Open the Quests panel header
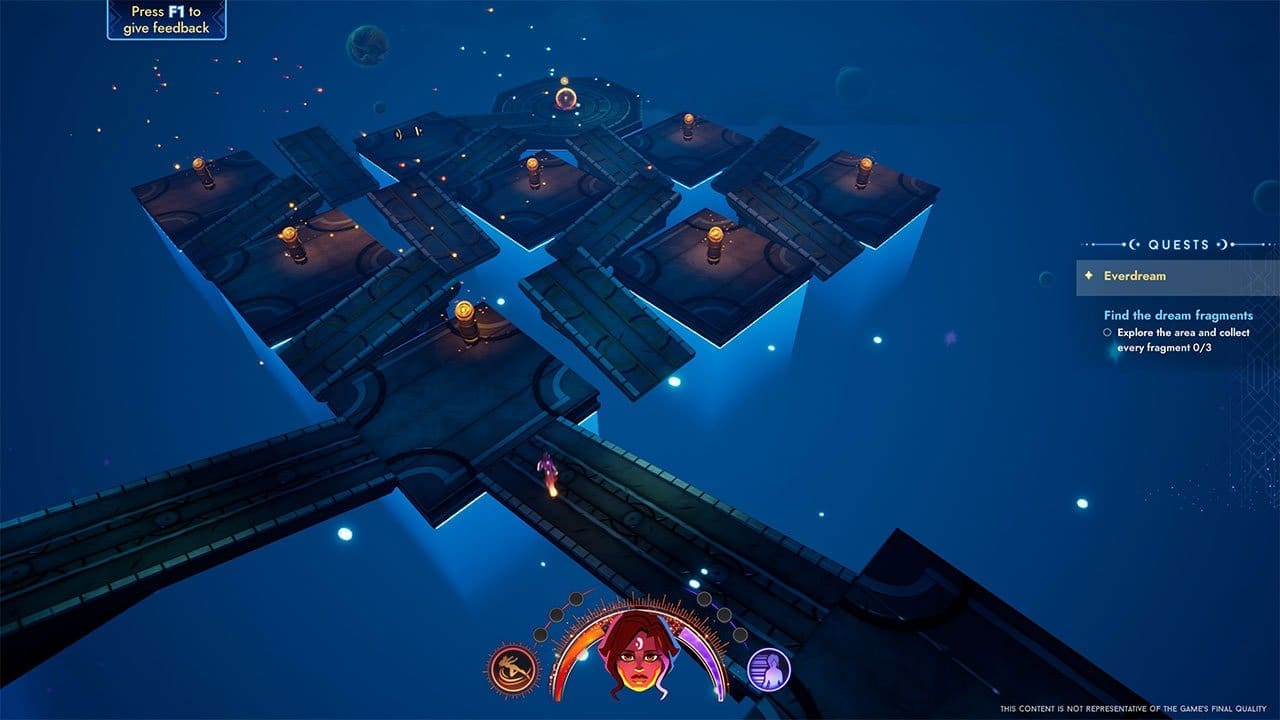Screen dimensions: 1280x720 [x=1178, y=244]
